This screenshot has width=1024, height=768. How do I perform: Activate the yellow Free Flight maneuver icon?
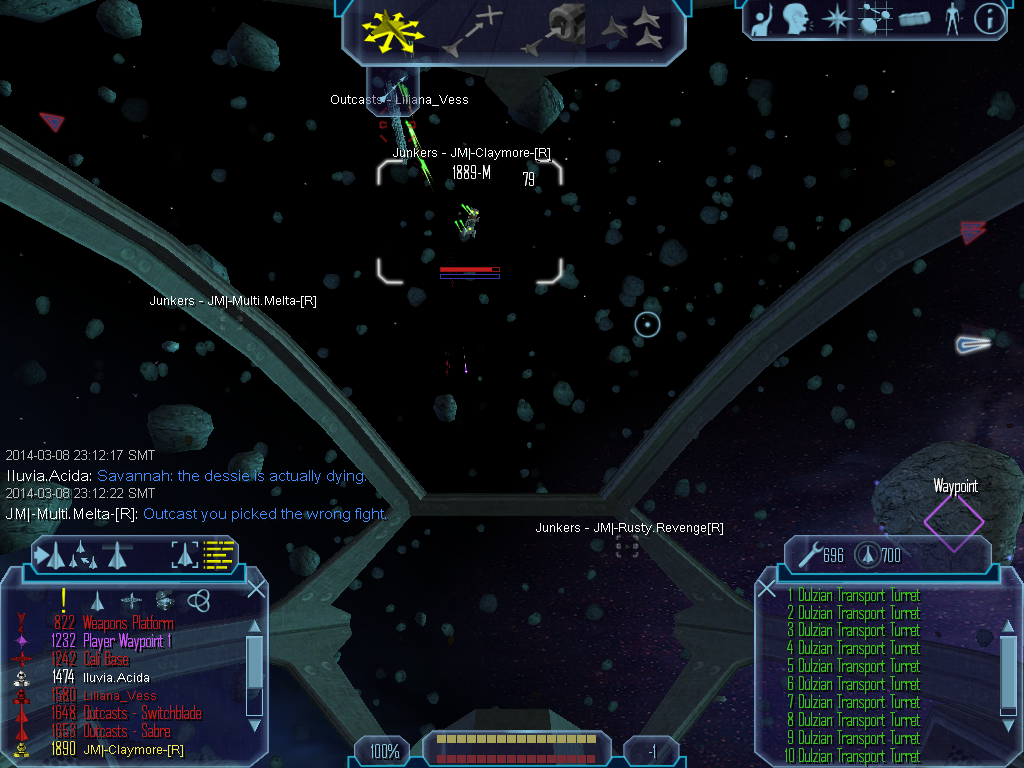[393, 32]
